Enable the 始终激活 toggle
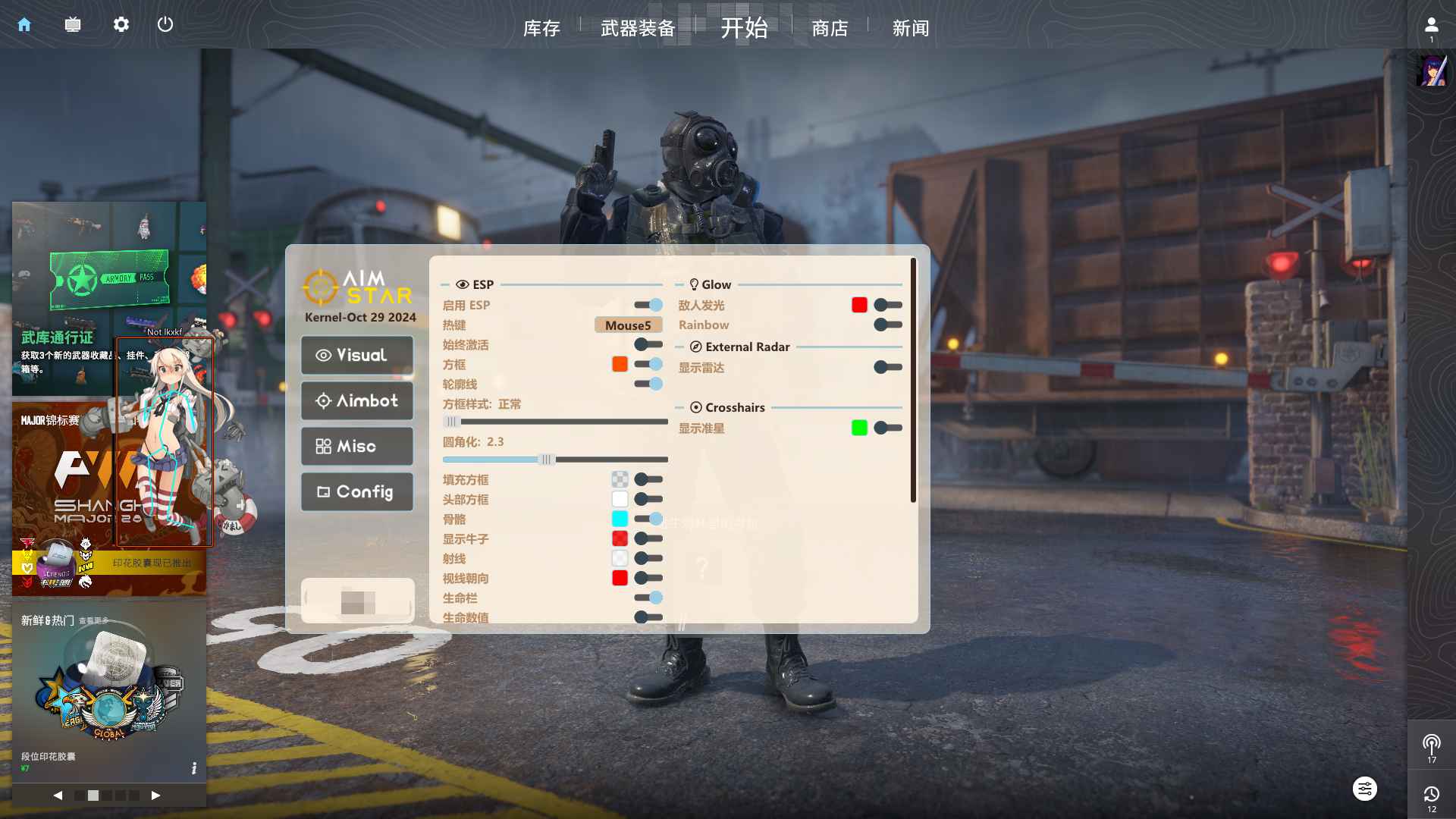This screenshot has height=819, width=1456. pos(645,344)
